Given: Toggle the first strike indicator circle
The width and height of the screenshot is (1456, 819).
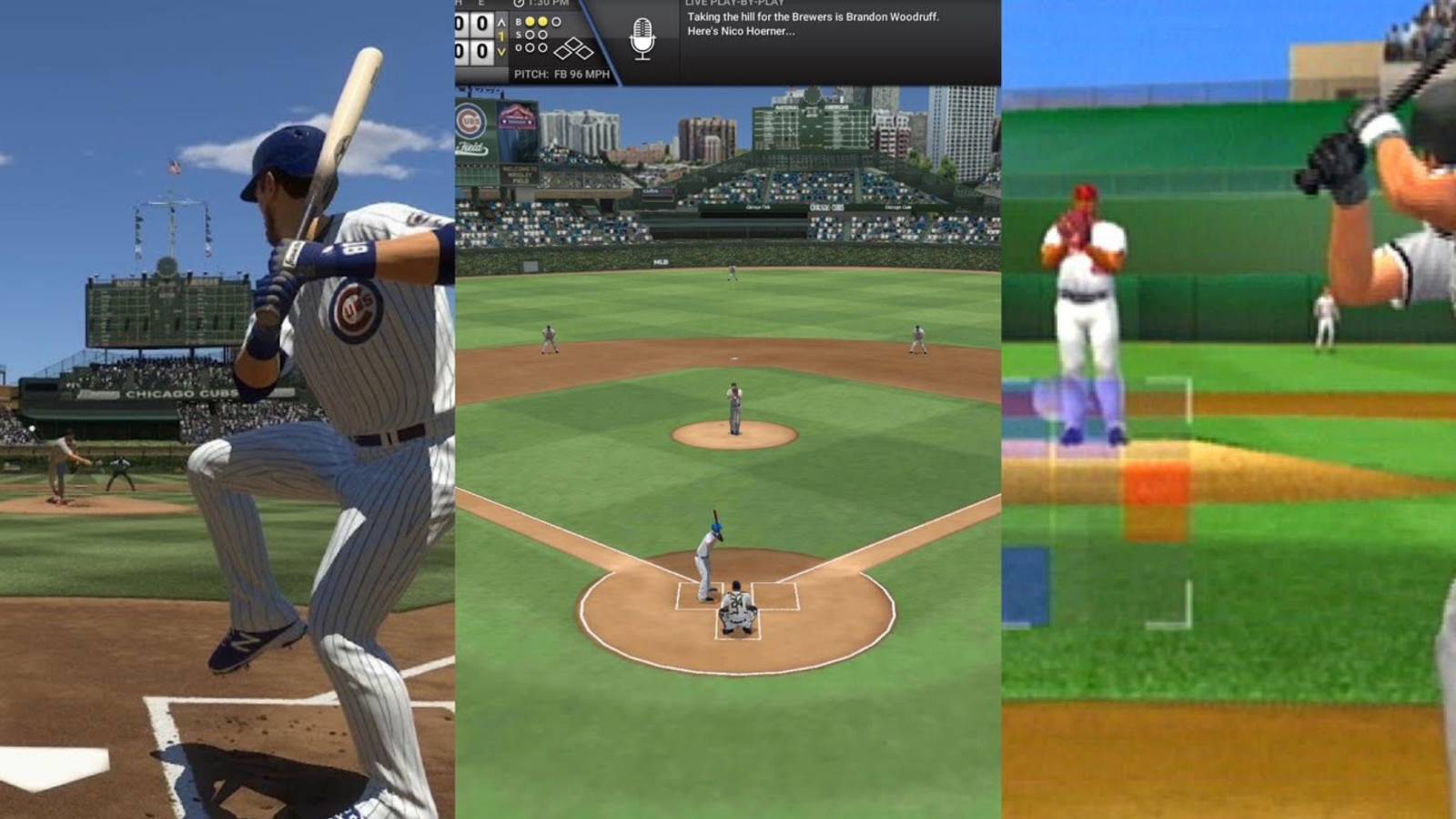Looking at the screenshot, I should point(530,35).
